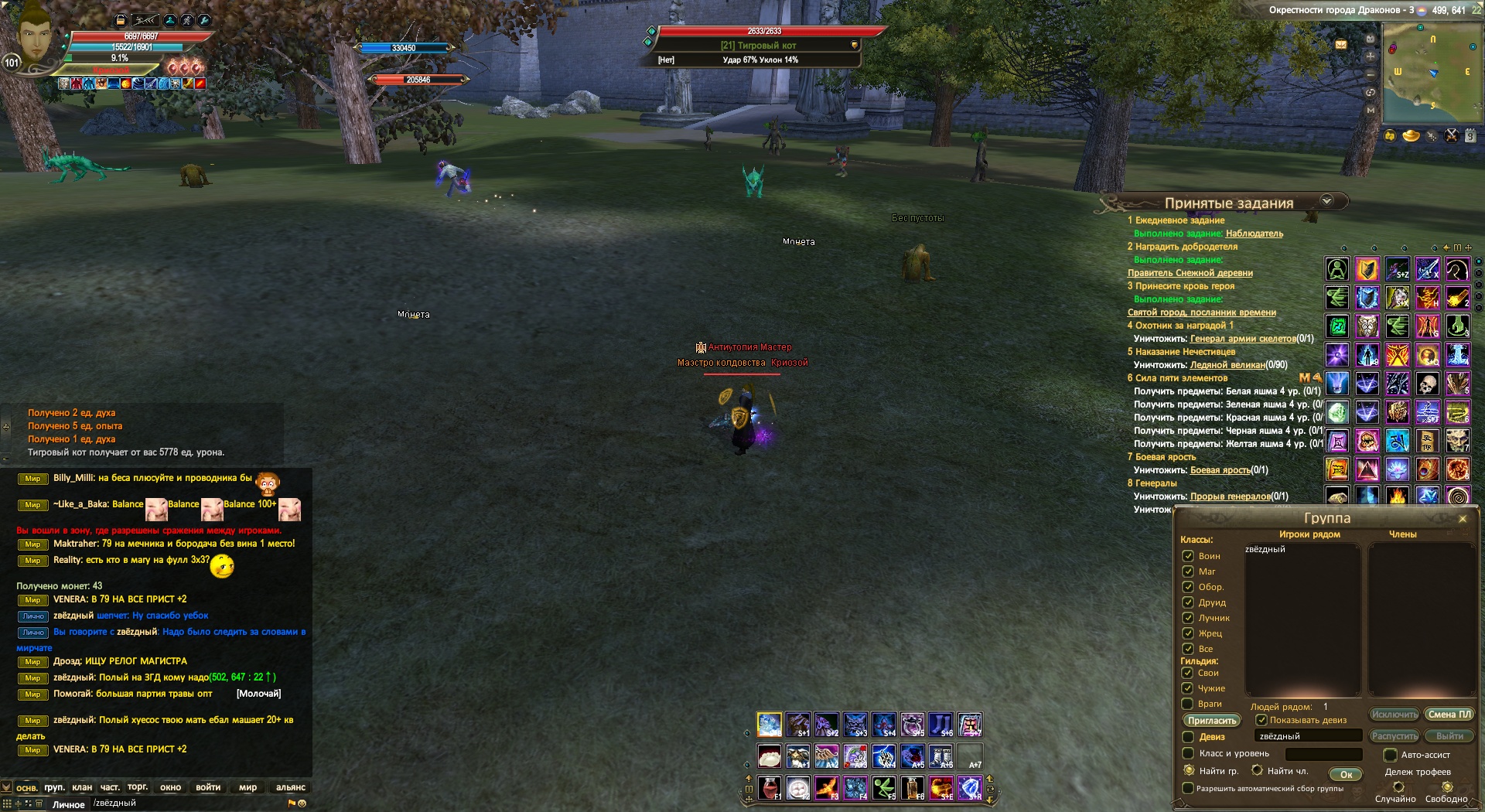Image resolution: width=1485 pixels, height=812 pixels.
Task: Select the Найти чл. radio option
Action: (x=1258, y=770)
